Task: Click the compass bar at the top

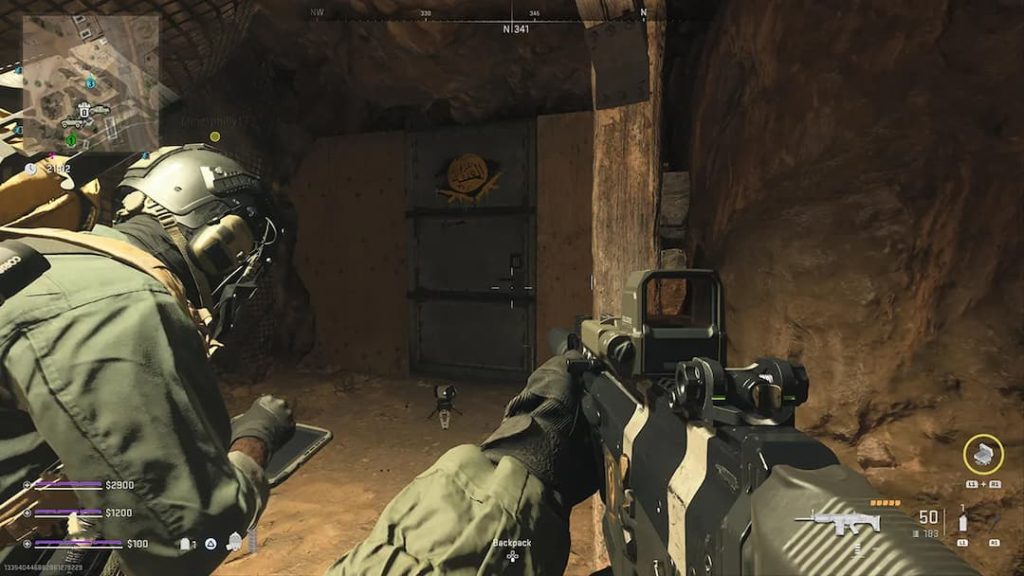Action: click(512, 20)
